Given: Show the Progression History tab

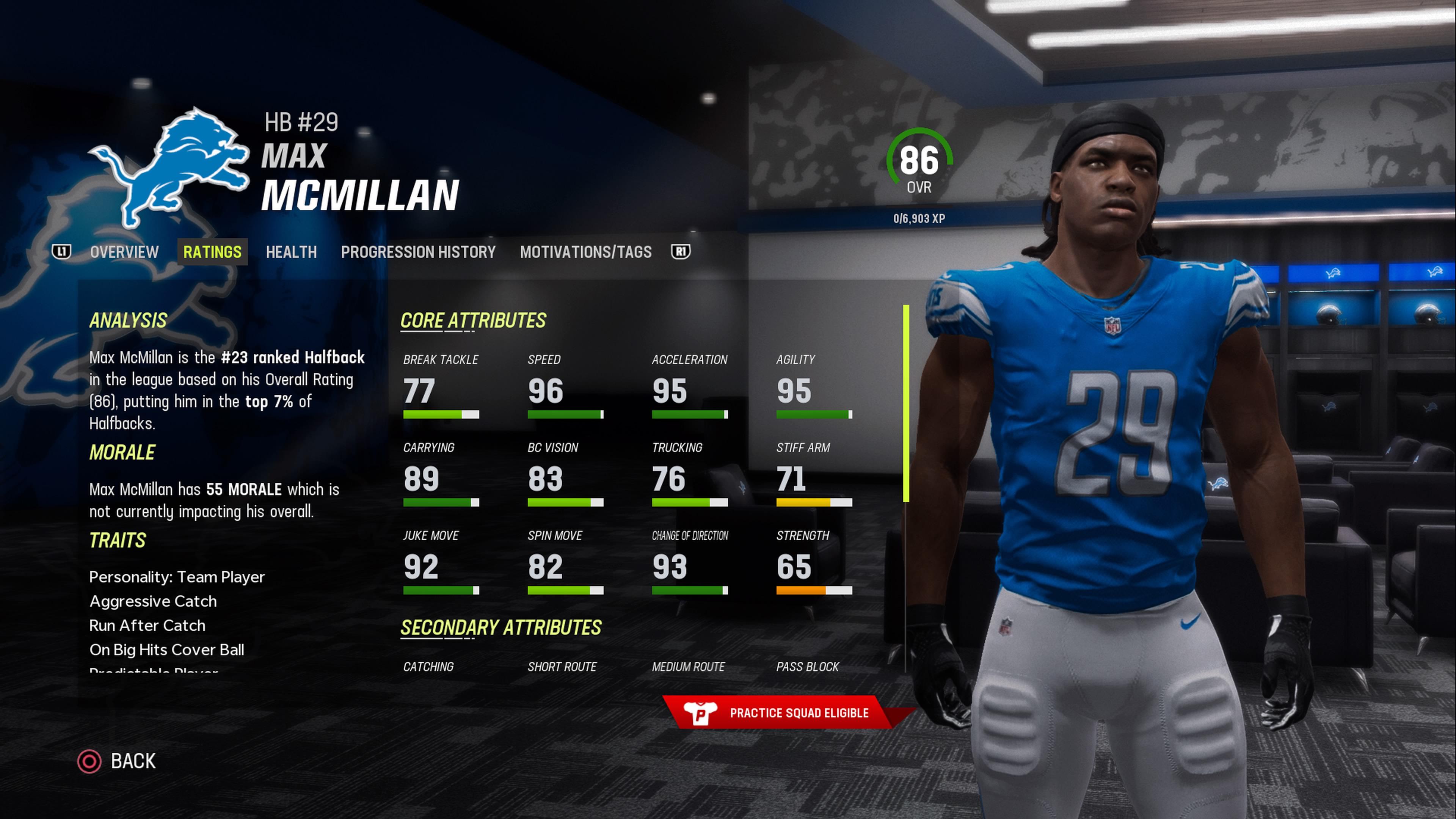Looking at the screenshot, I should pos(418,252).
